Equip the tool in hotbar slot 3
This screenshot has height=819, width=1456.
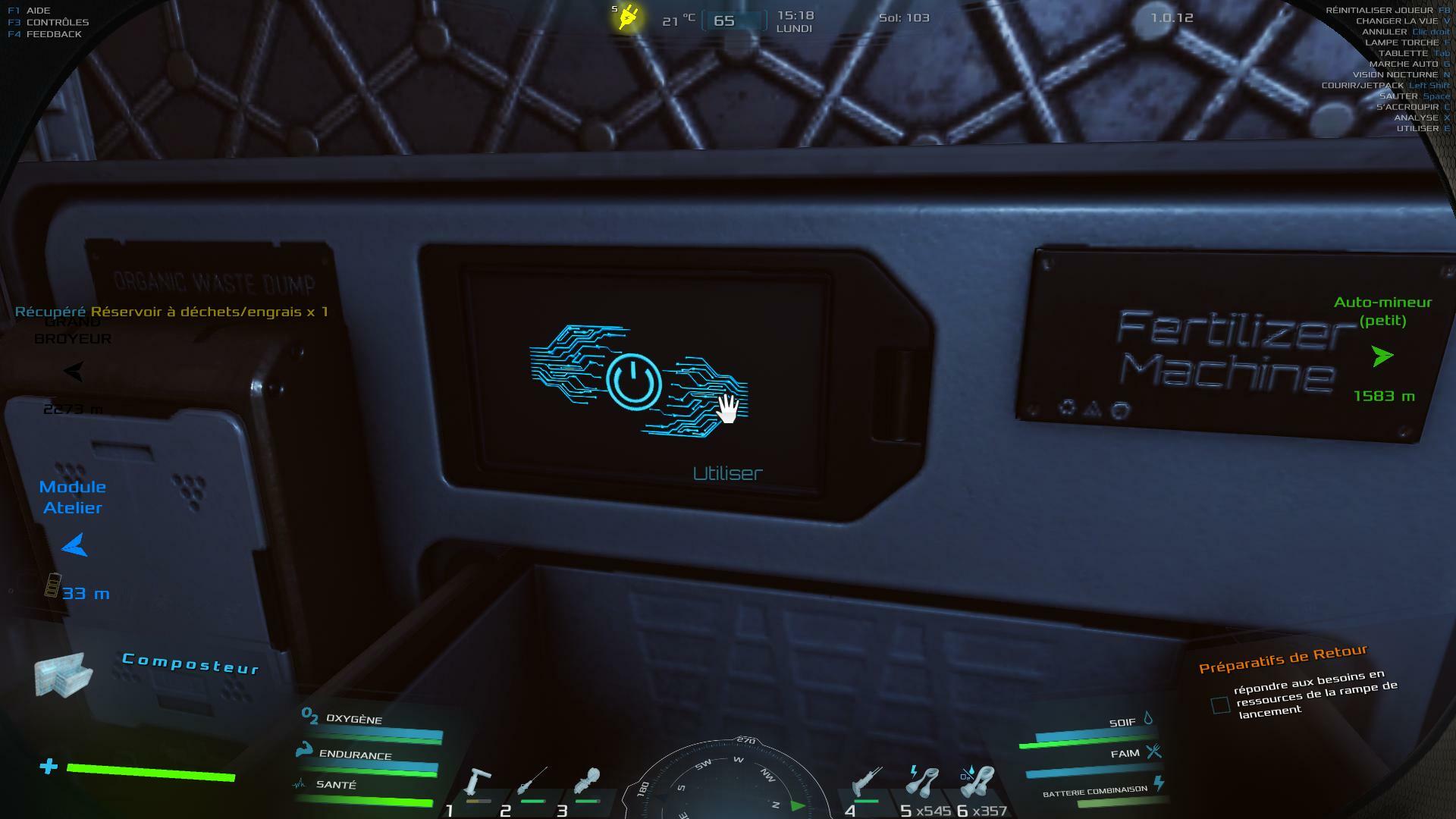tap(588, 783)
